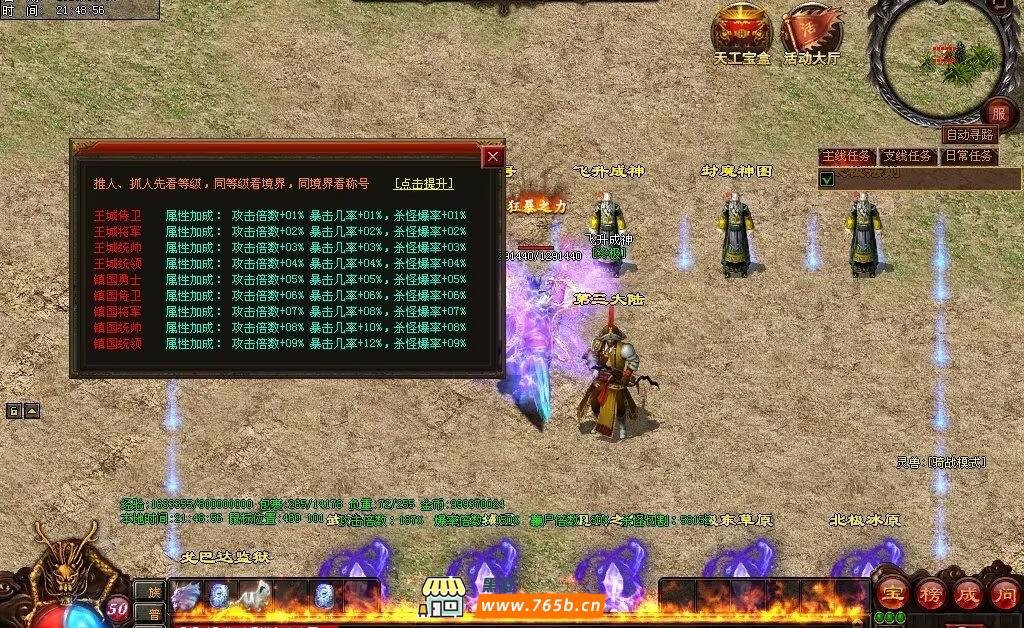Select the purple beast hotbar slot
1024x628 pixels.
pos(187,596)
